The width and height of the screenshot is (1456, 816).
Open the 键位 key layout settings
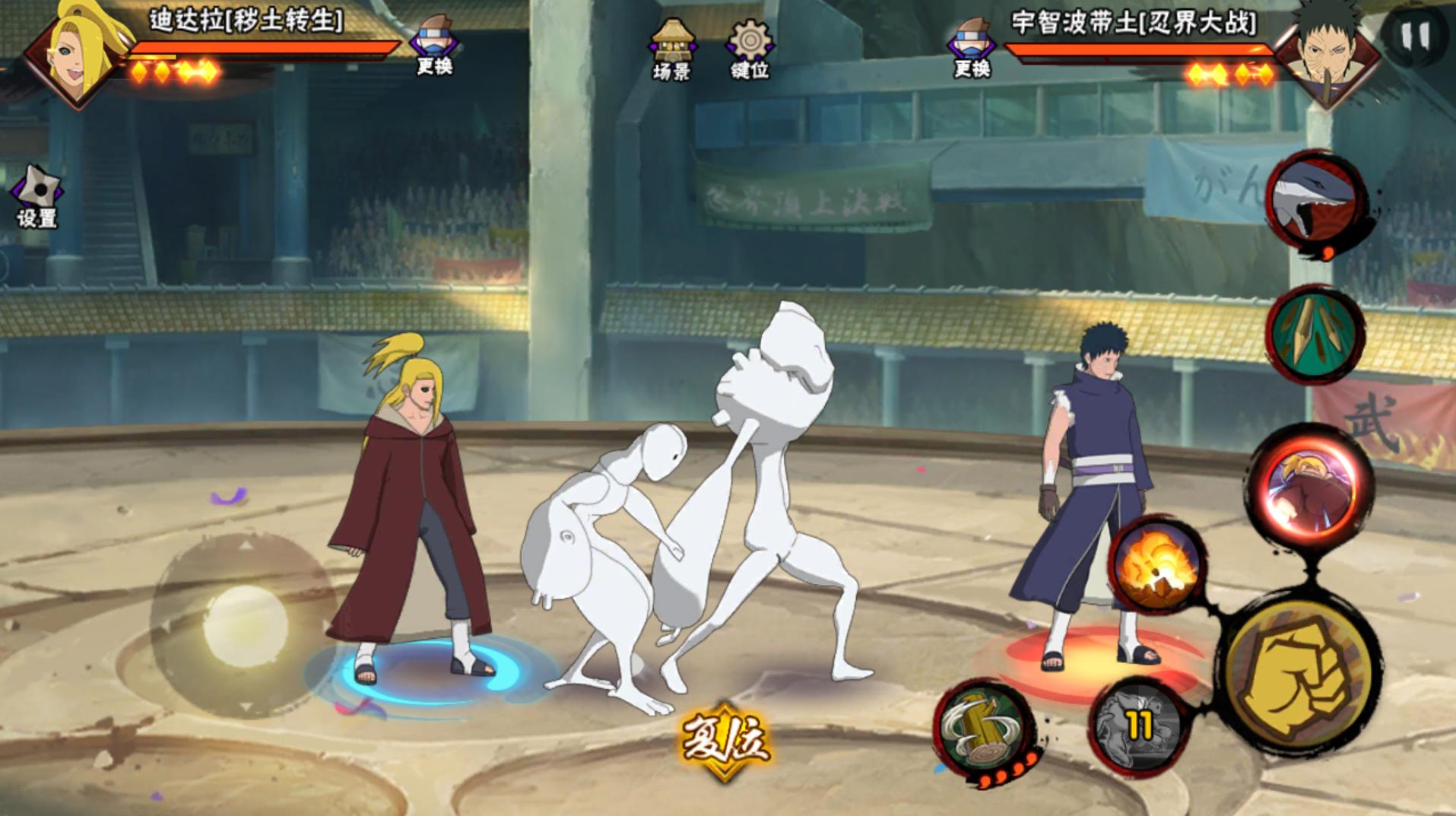pos(750,49)
